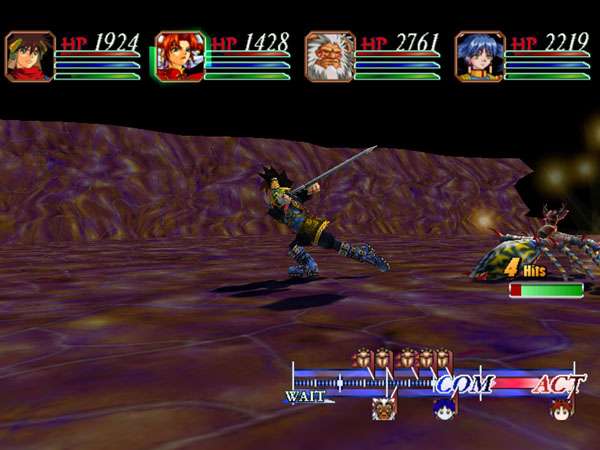The width and height of the screenshot is (600, 450).
Task: Click the white-bearded face marker on the turn gauge
Action: point(383,408)
